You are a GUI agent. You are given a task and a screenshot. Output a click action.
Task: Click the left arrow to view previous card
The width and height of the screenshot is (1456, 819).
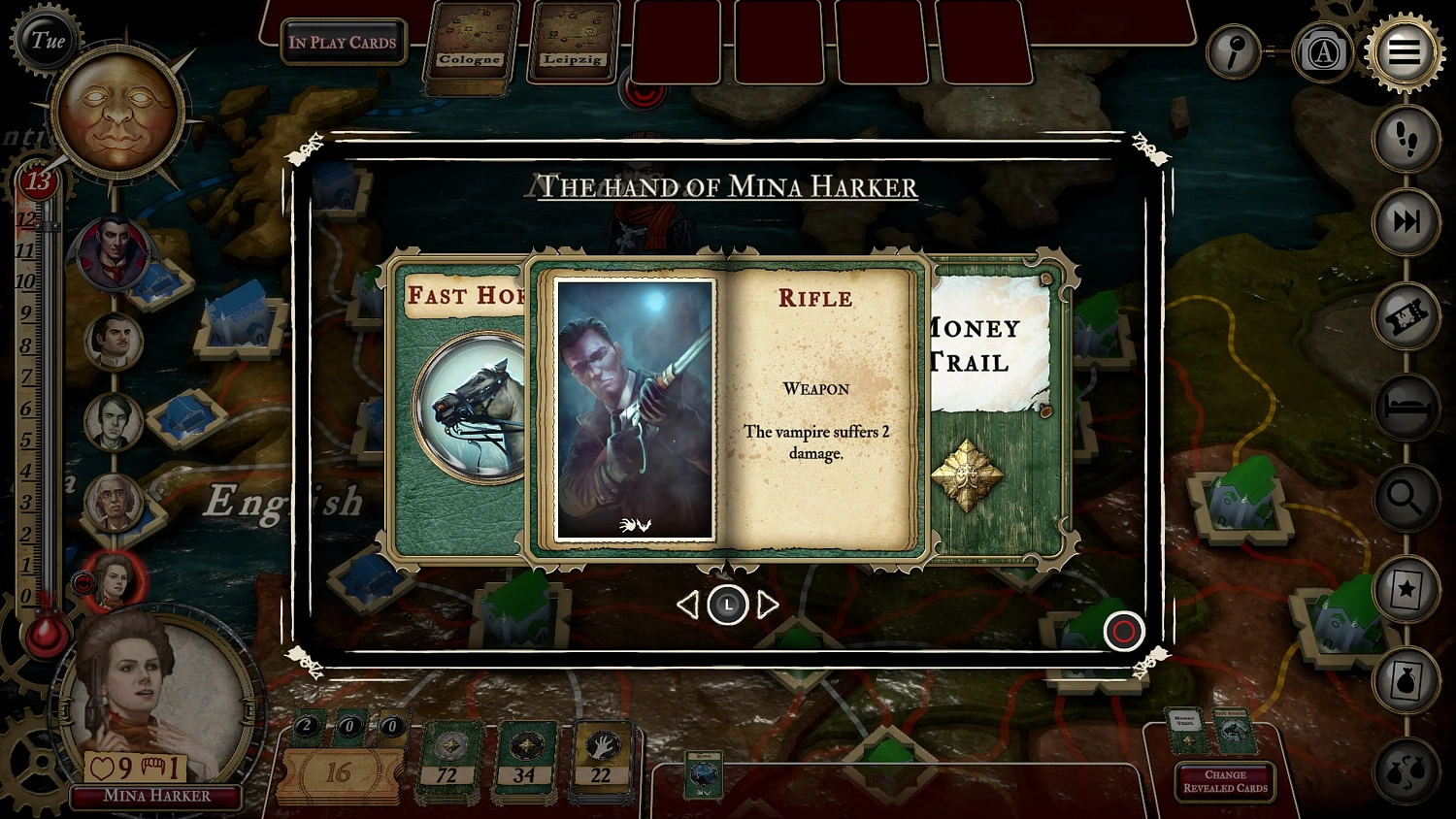(689, 604)
